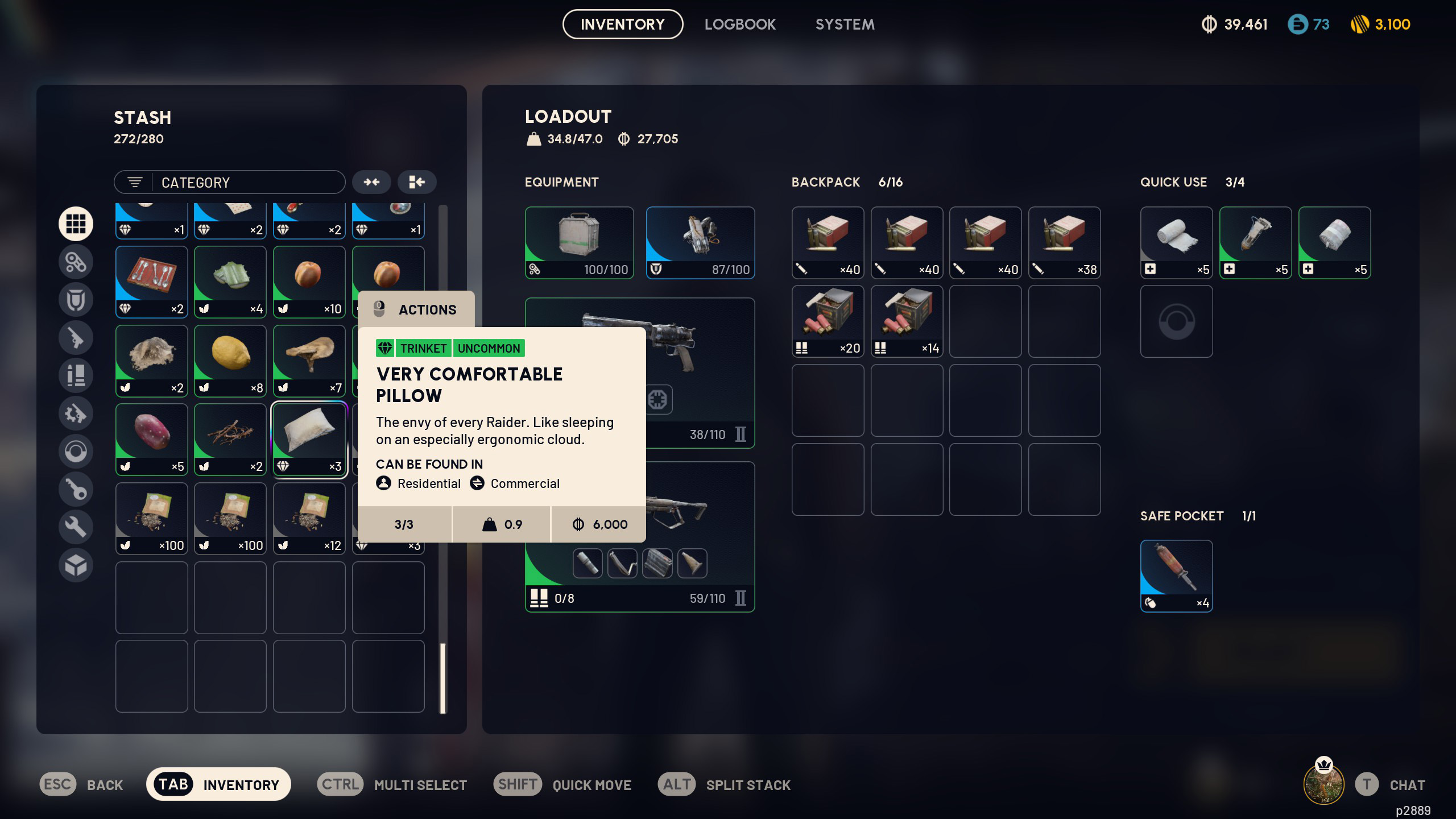Image resolution: width=1456 pixels, height=819 pixels.
Task: Select the prickly pear stack
Action: (151, 440)
